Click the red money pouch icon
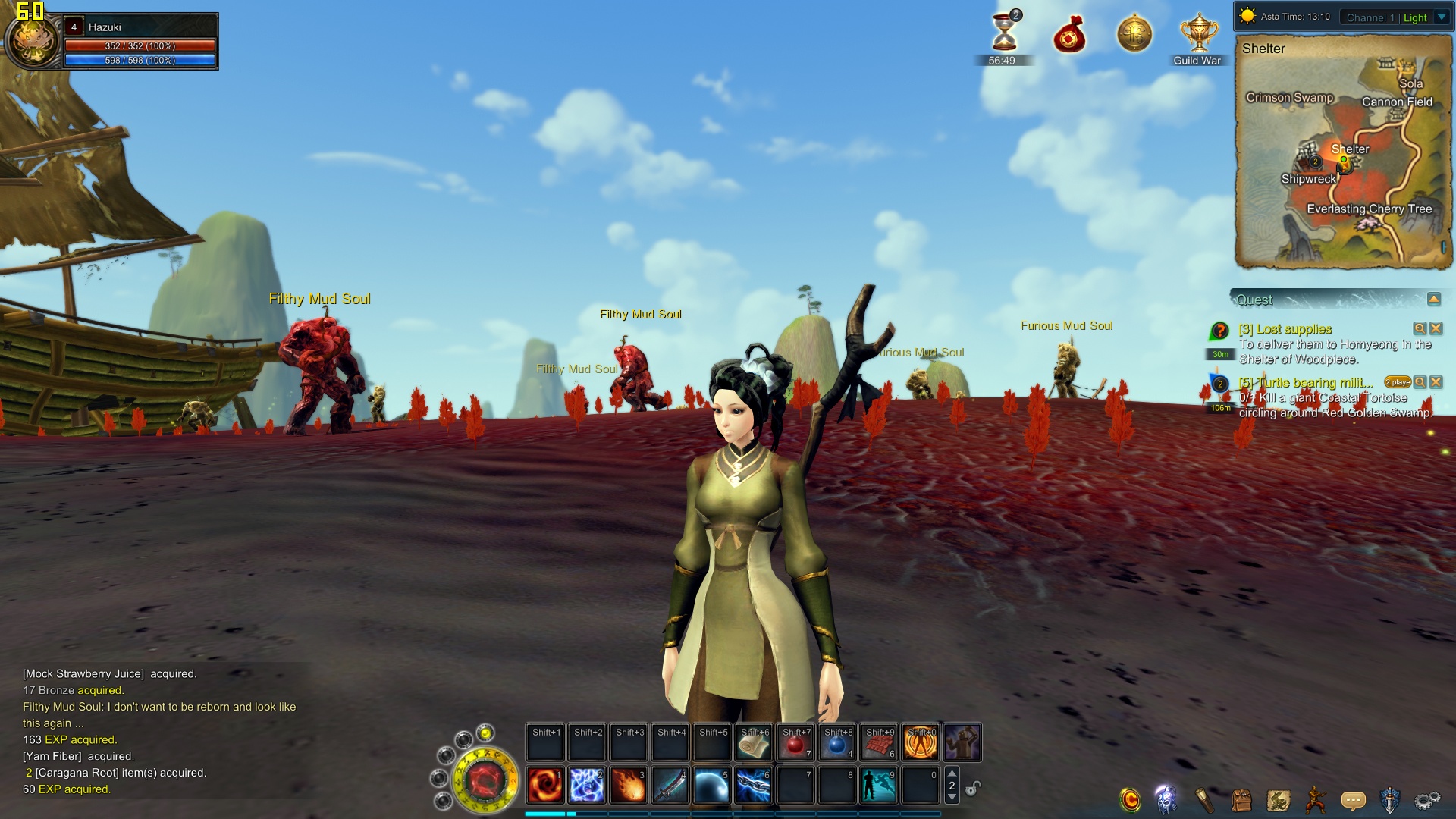The height and width of the screenshot is (819, 1456). click(x=1069, y=36)
